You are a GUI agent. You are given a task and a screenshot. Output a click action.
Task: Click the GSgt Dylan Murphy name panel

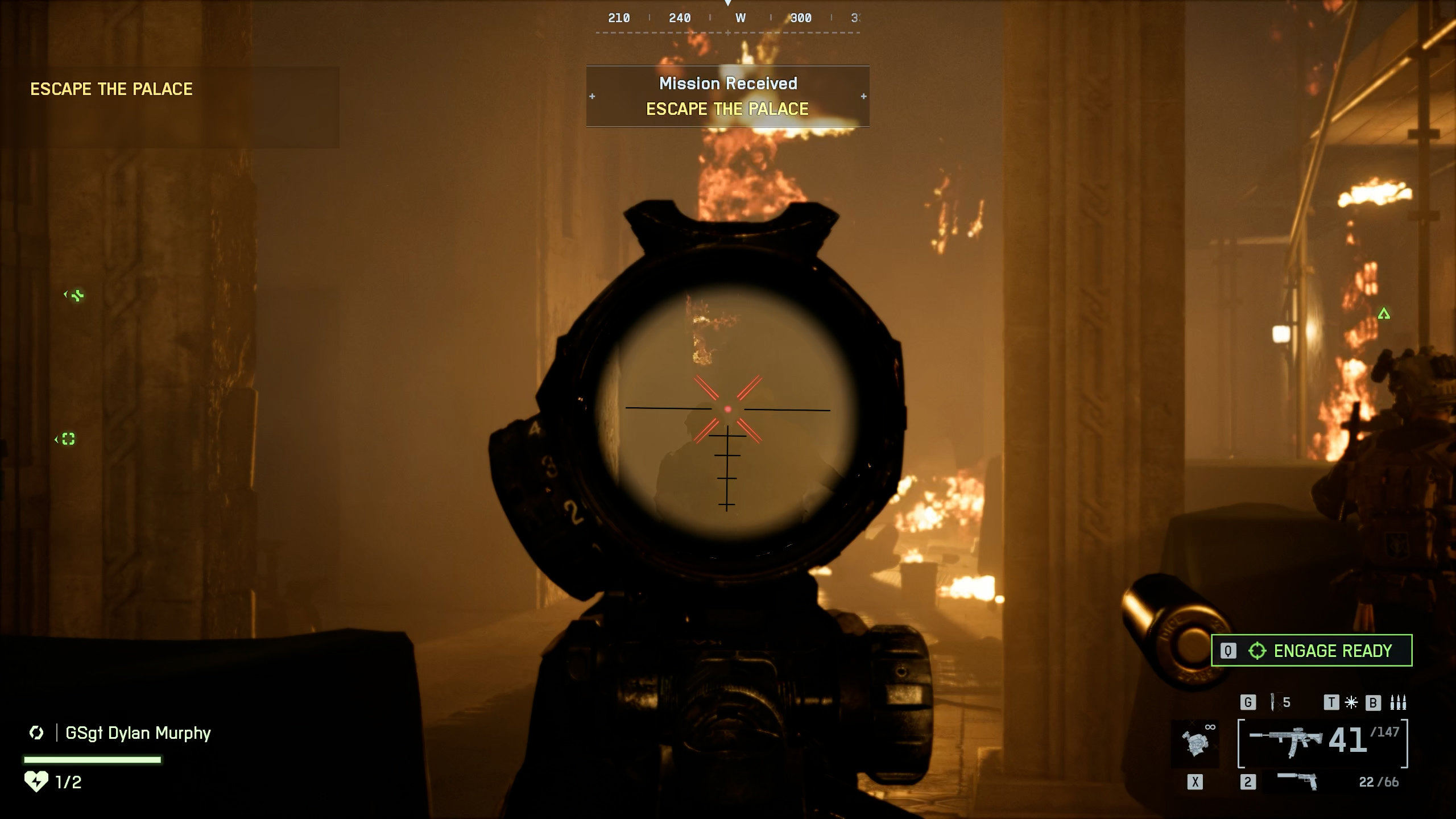[138, 733]
